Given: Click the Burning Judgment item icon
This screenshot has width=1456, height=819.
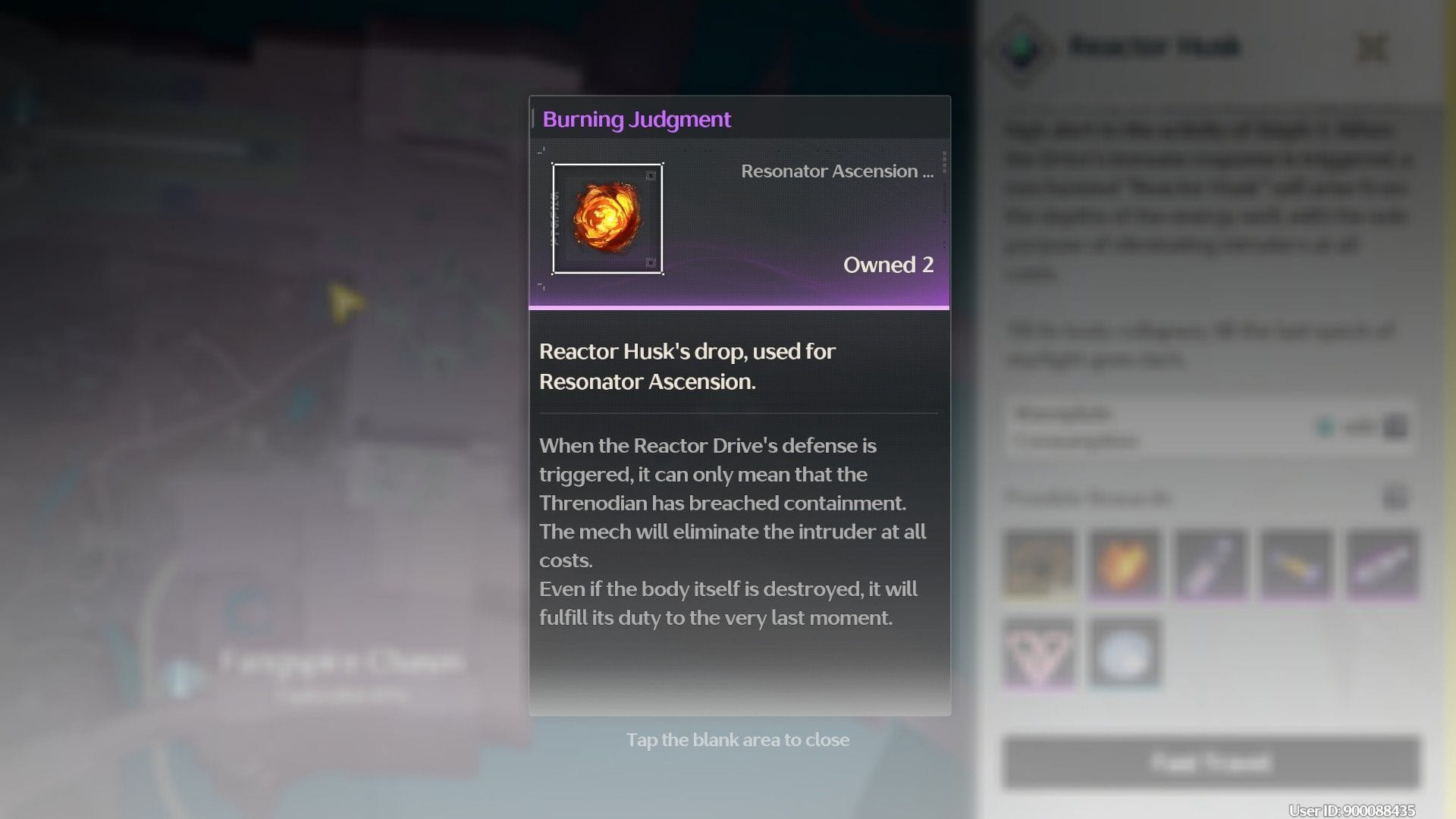Looking at the screenshot, I should [607, 218].
